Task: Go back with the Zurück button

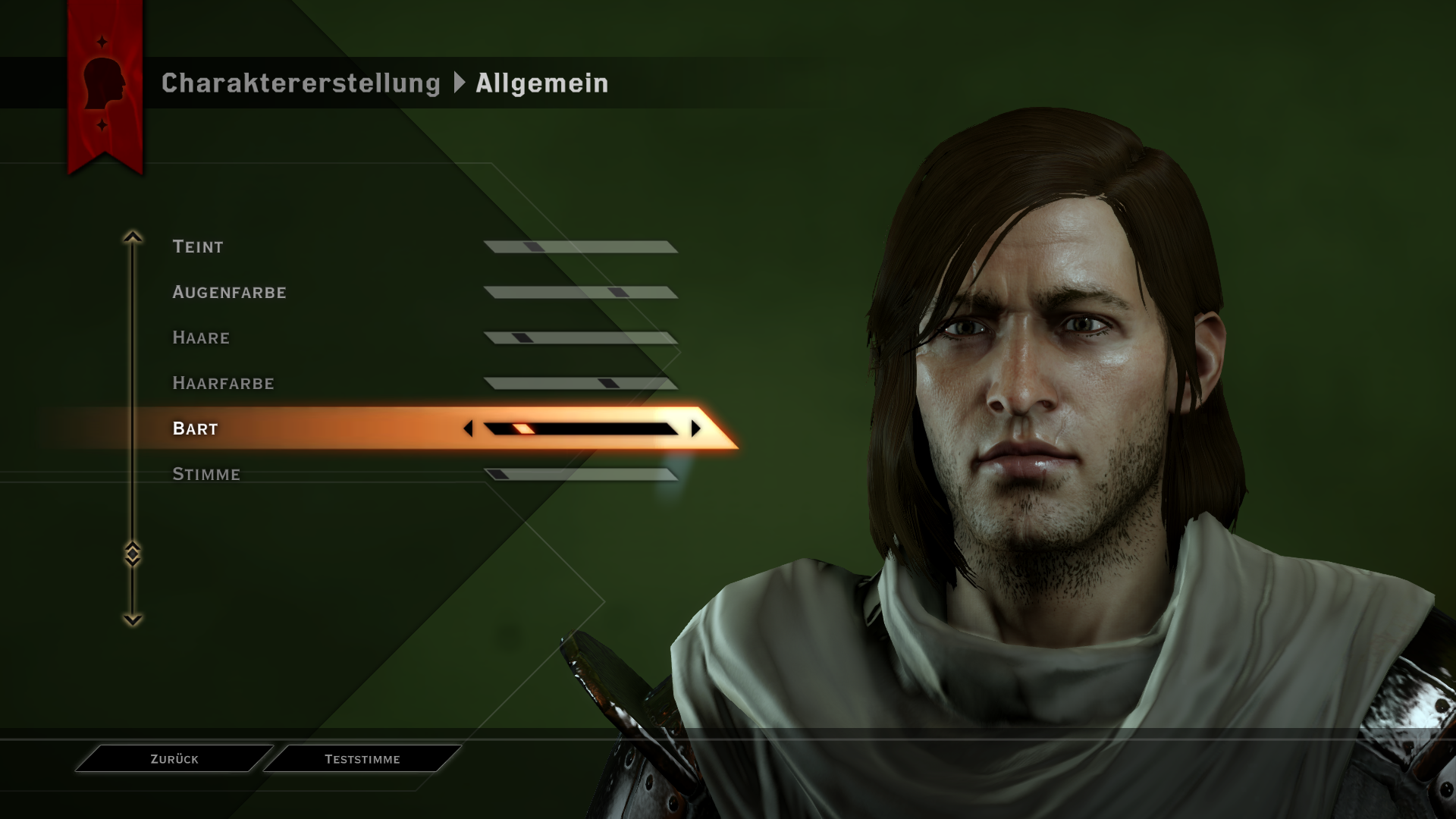Action: [x=174, y=759]
